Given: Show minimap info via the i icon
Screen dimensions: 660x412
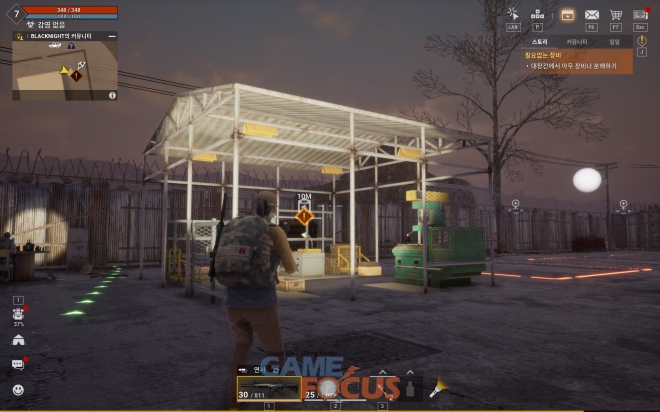Looking at the screenshot, I should click(x=112, y=96).
